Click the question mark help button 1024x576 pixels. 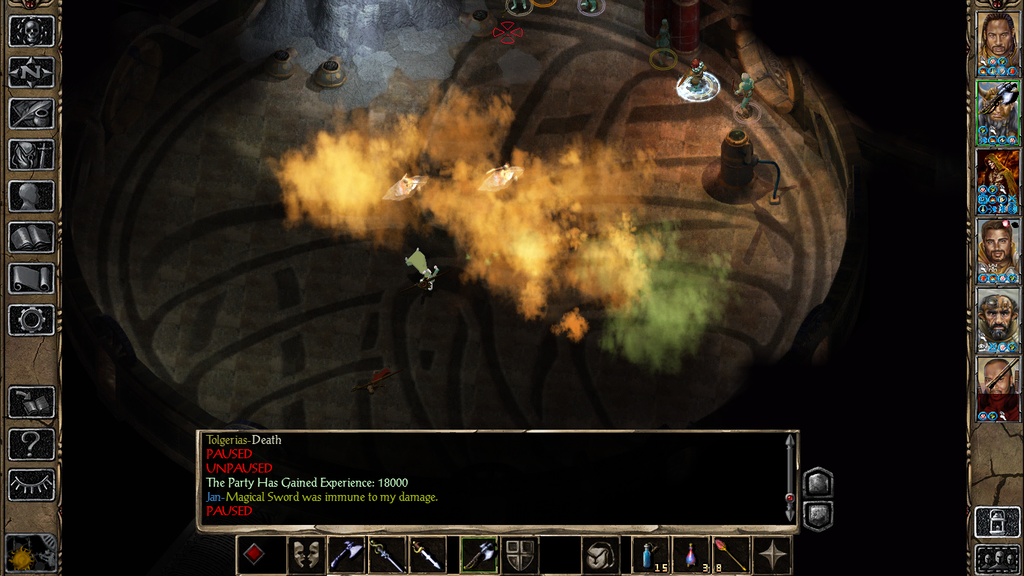point(31,443)
